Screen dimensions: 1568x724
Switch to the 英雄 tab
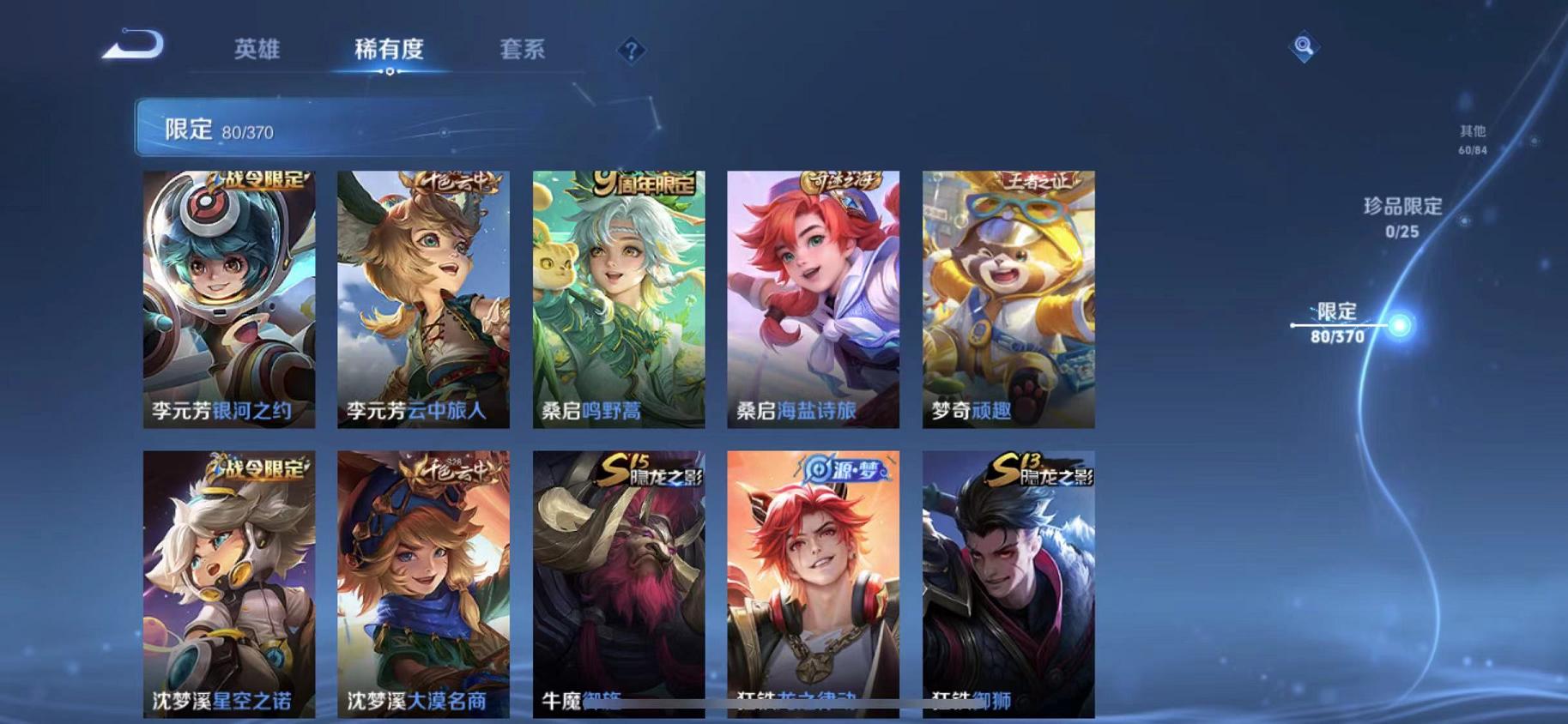point(259,50)
